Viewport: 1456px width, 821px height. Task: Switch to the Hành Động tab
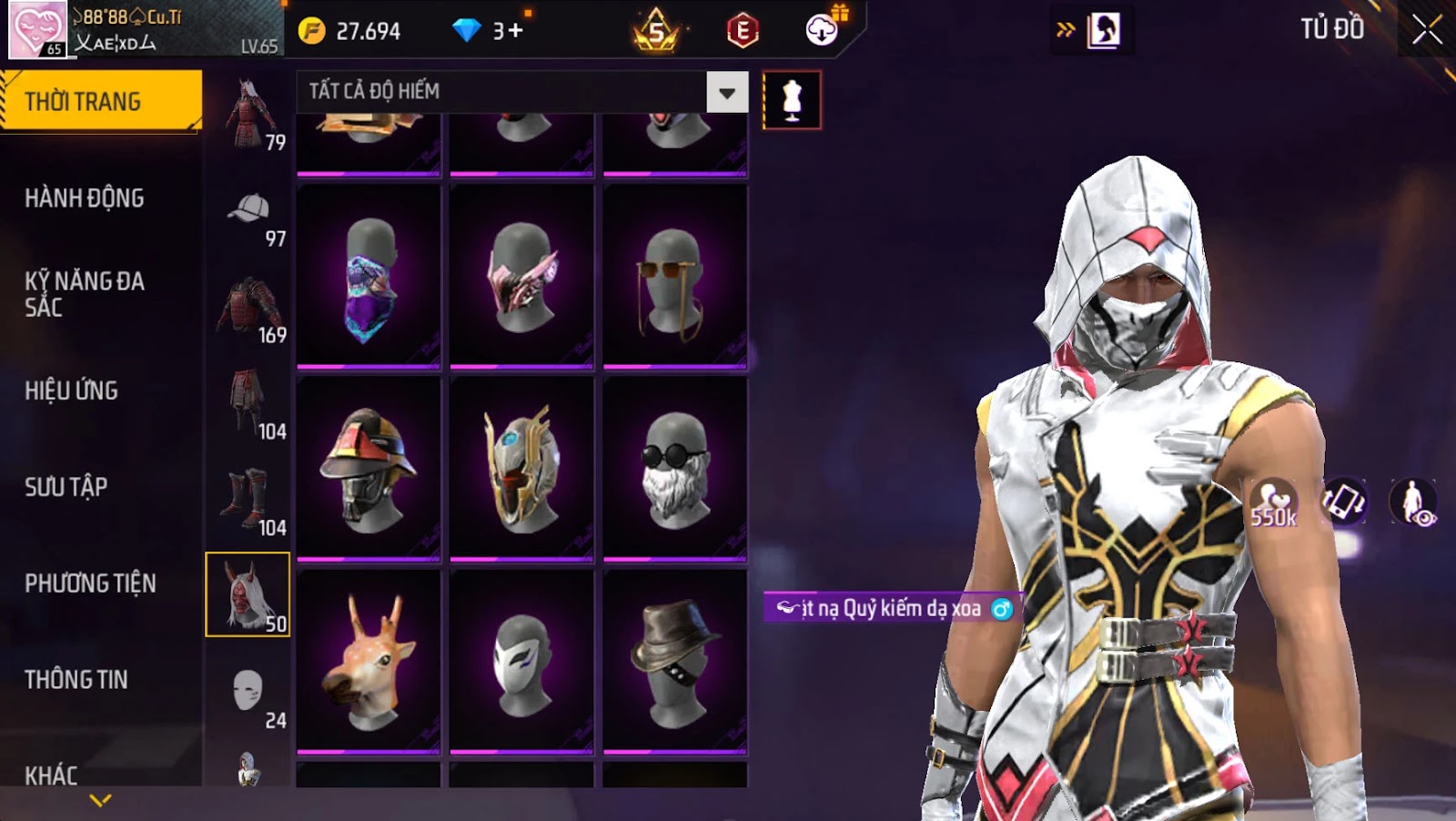tap(85, 198)
